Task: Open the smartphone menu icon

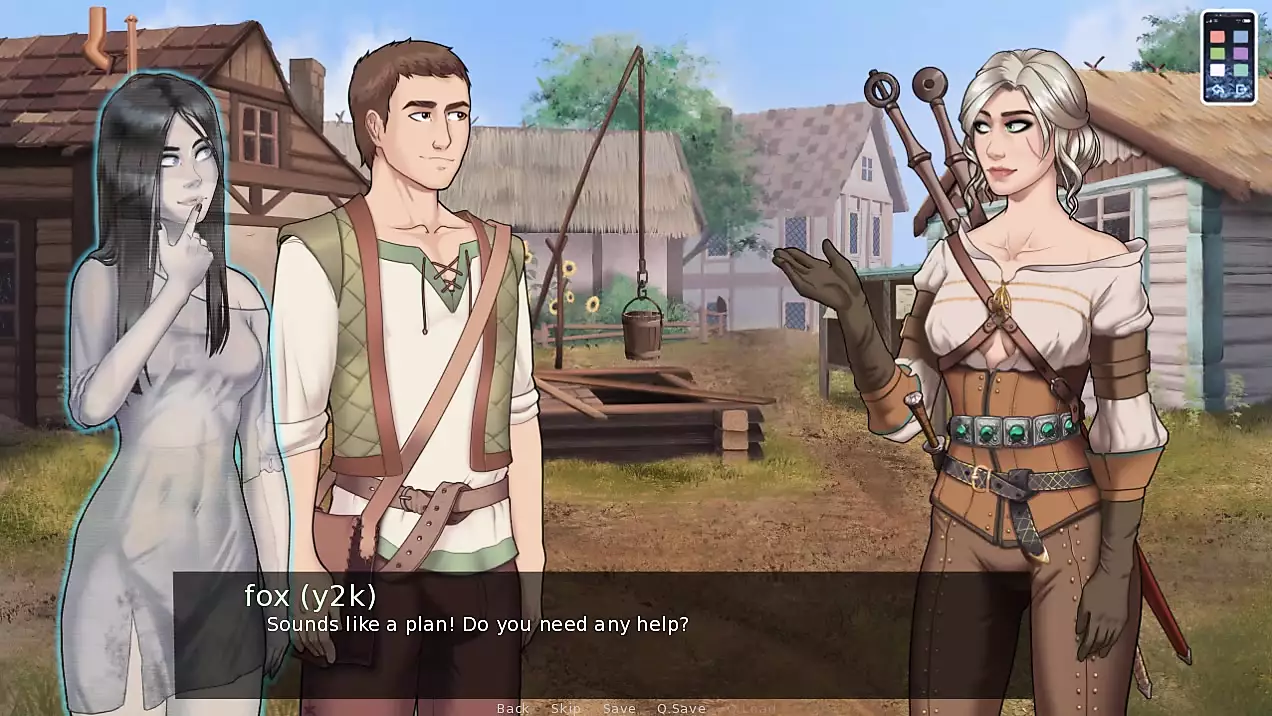Action: [1229, 57]
